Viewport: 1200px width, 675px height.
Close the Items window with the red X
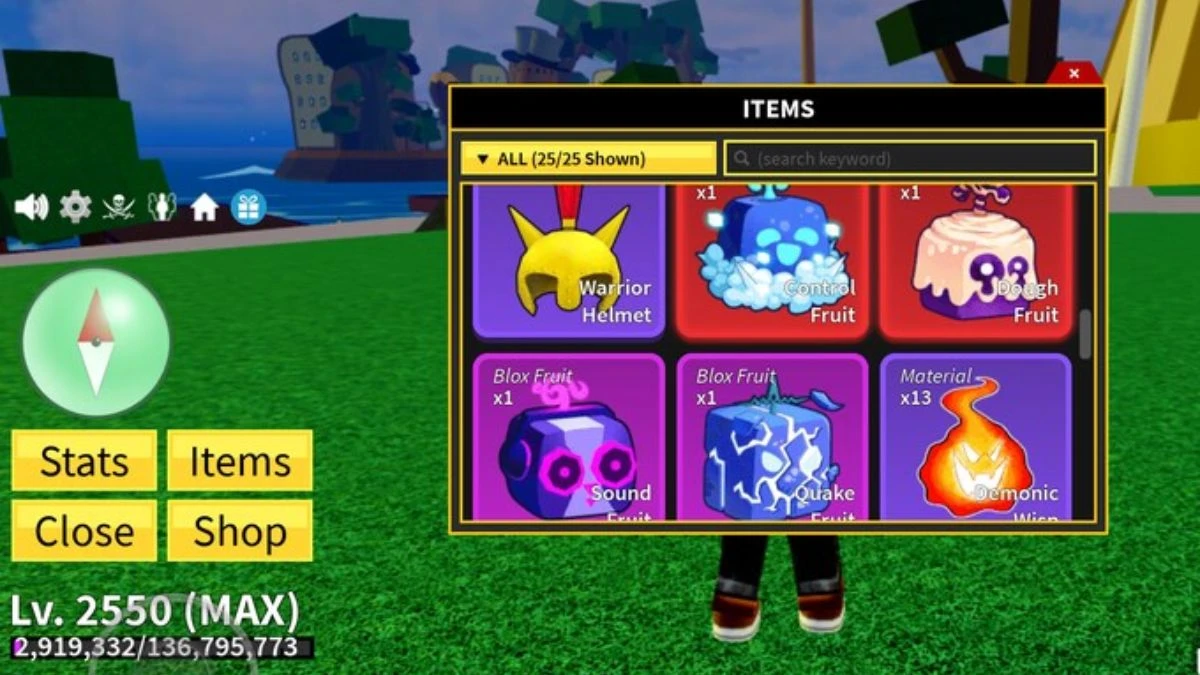click(x=1074, y=73)
